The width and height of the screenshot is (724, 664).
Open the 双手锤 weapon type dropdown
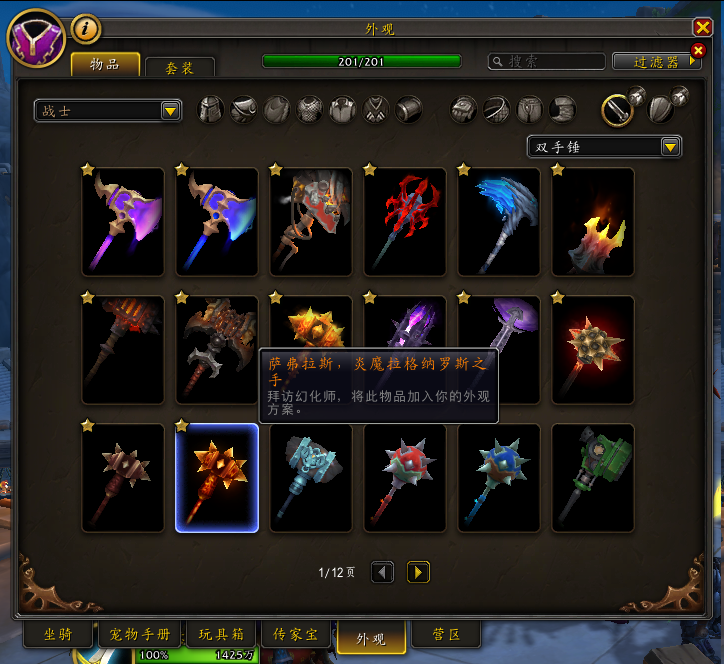click(605, 147)
